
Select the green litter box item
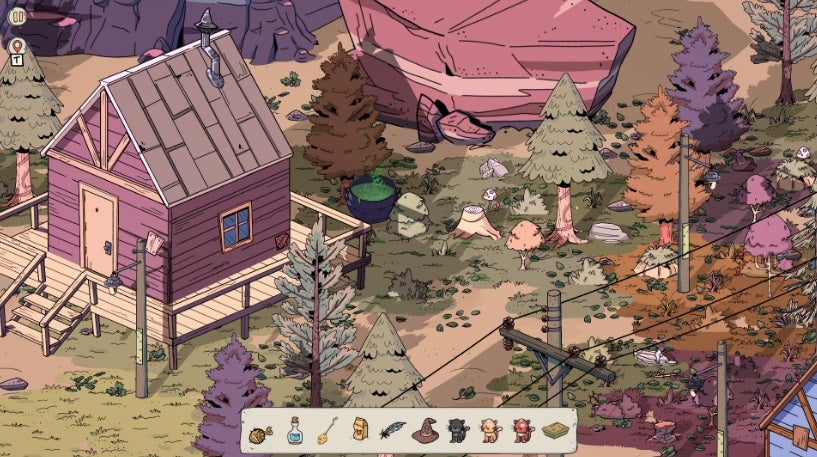coord(555,431)
